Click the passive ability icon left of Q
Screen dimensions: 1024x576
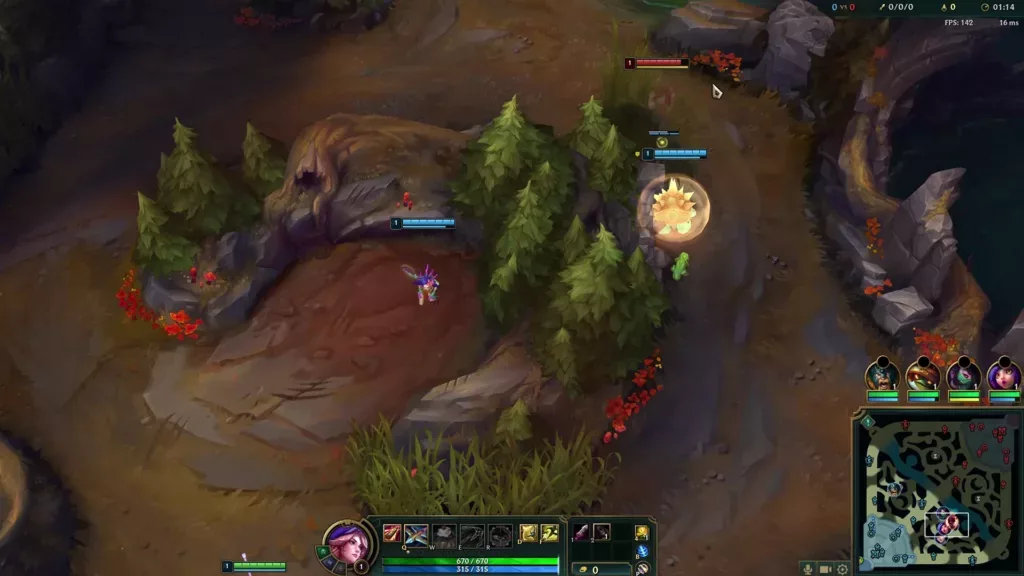point(393,534)
